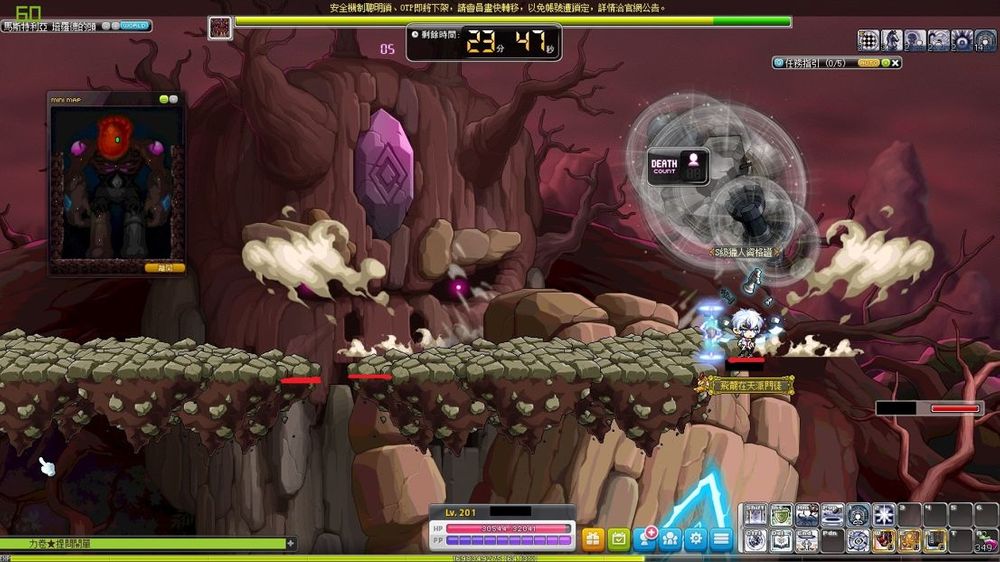The image size is (1000, 562).
Task: Click the yellow button under mini map
Action: pos(164,268)
